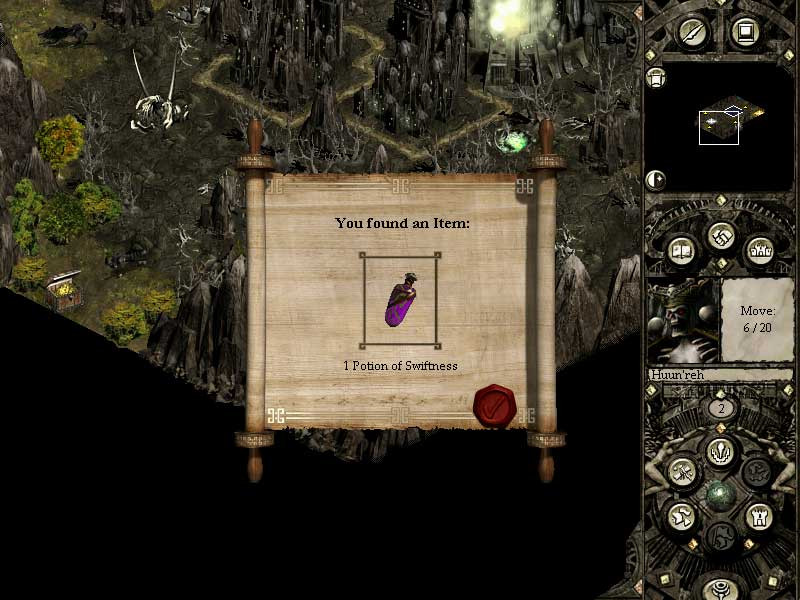
Task: Activate the crossed hammer tools command
Action: (682, 470)
